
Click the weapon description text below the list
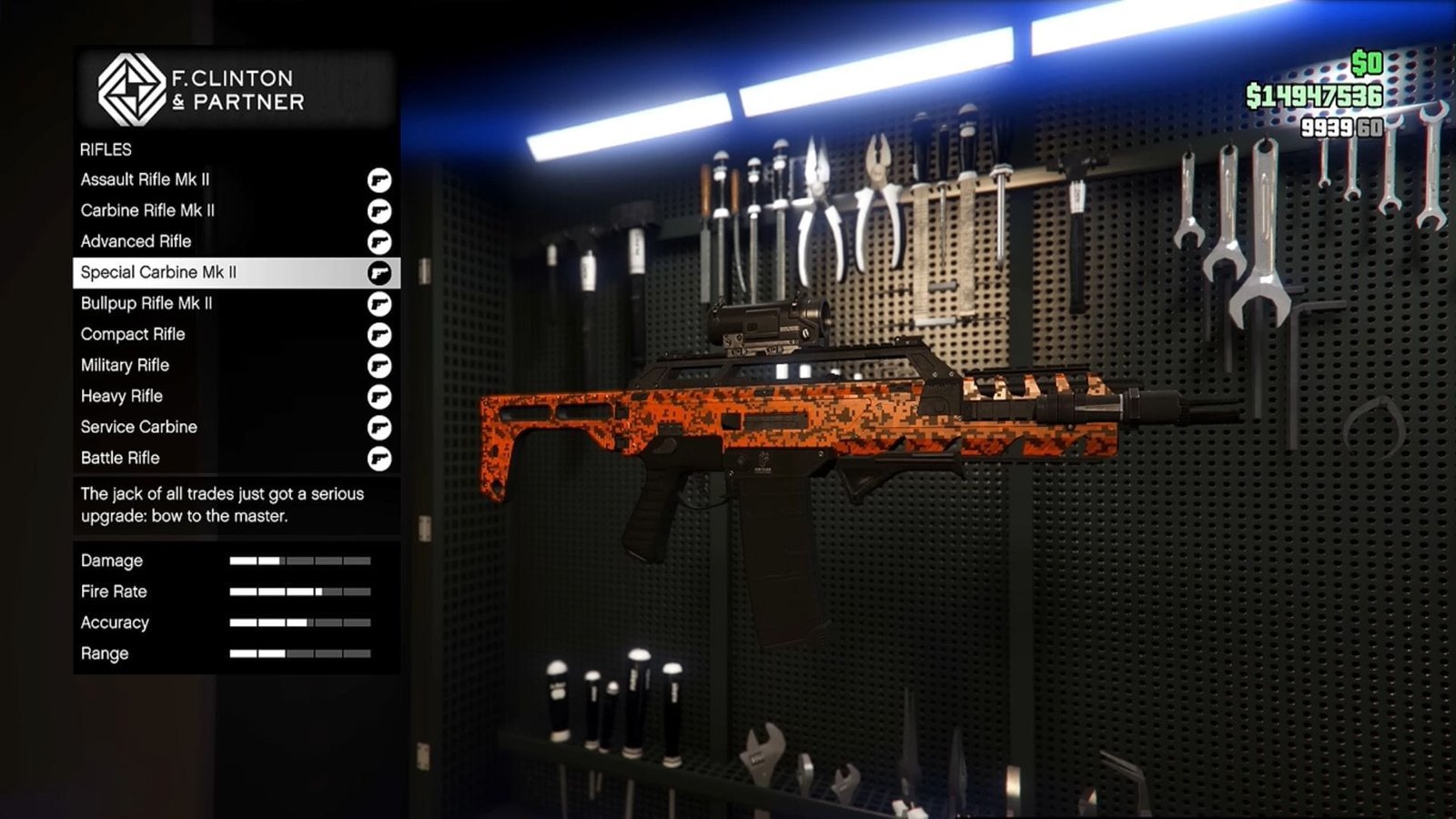[221, 504]
